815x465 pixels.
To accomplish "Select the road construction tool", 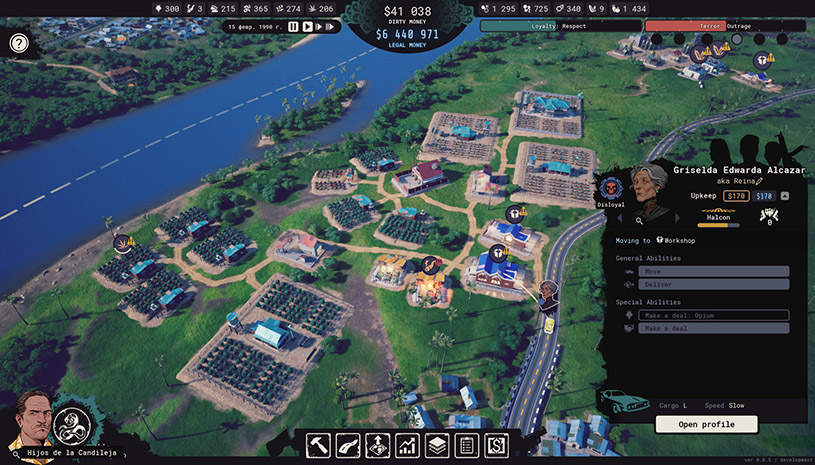I will [347, 445].
